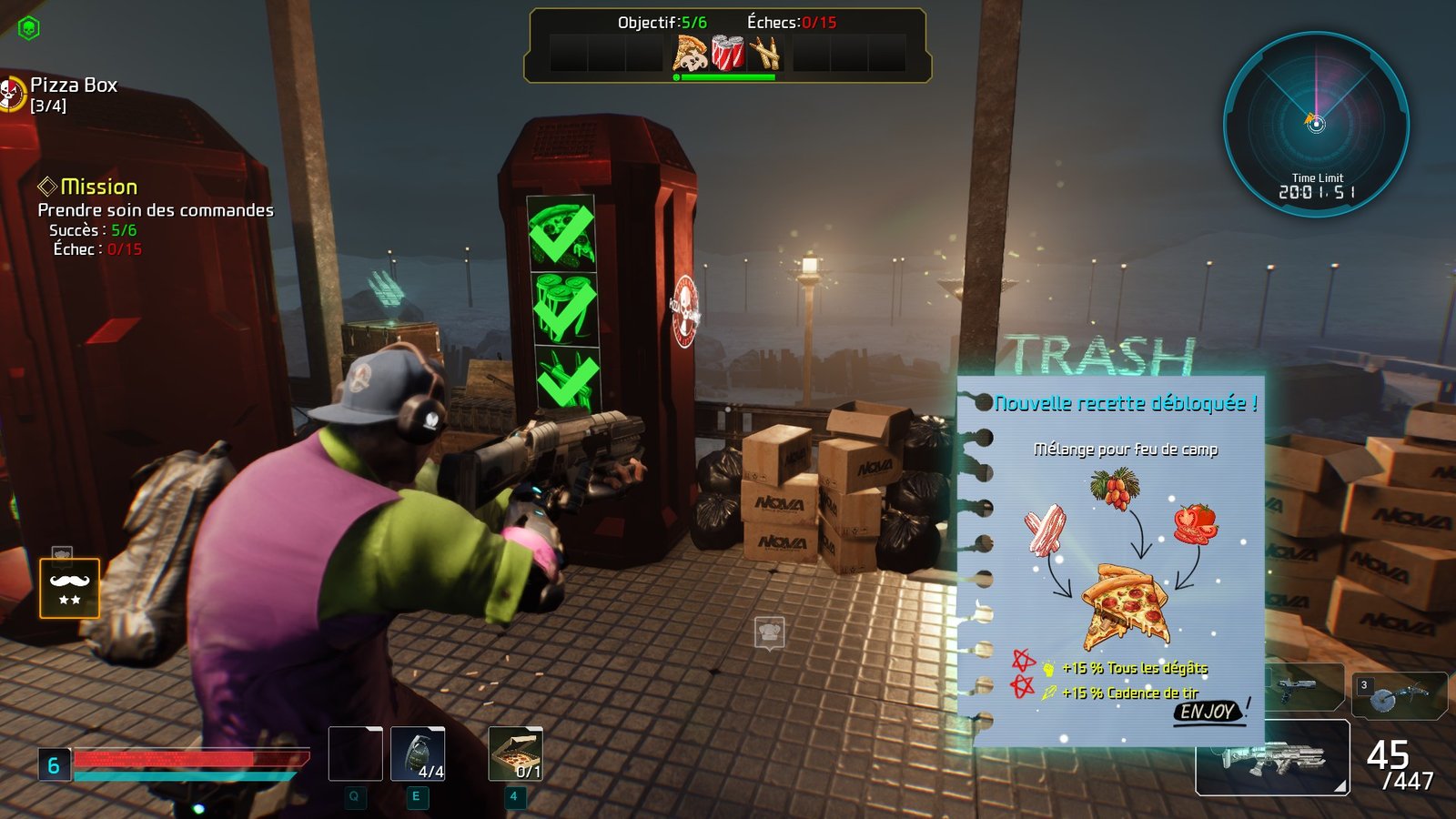The image size is (1456, 819).
Task: Click the circular radar minimap
Action: click(1316, 124)
